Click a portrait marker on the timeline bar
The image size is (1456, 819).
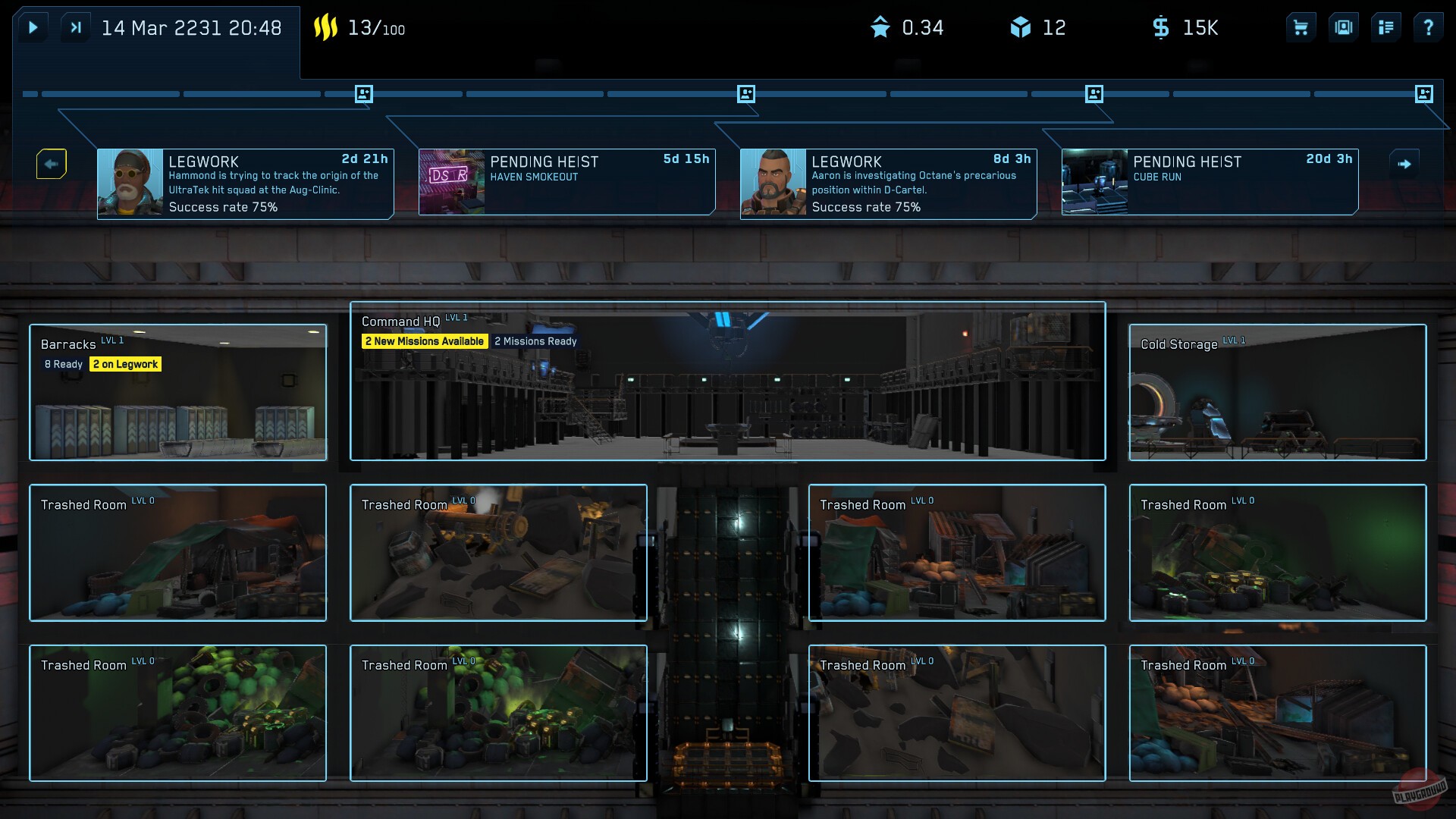(x=364, y=93)
